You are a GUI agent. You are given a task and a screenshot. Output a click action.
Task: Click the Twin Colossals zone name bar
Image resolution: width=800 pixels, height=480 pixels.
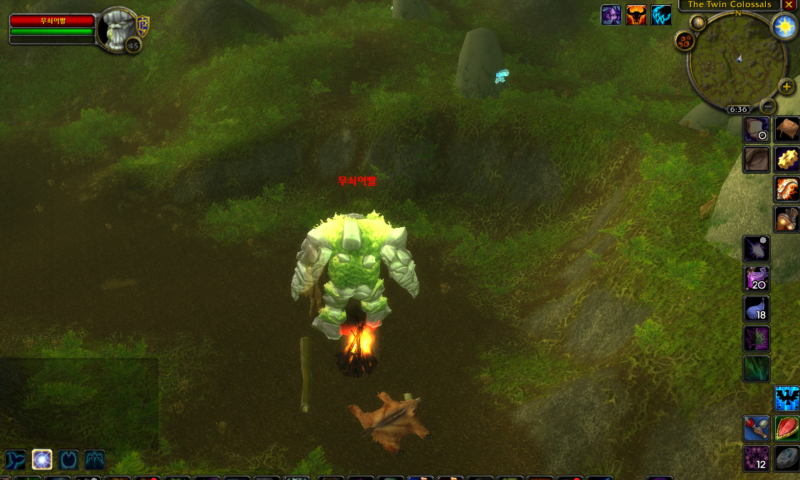pyautogui.click(x=729, y=5)
